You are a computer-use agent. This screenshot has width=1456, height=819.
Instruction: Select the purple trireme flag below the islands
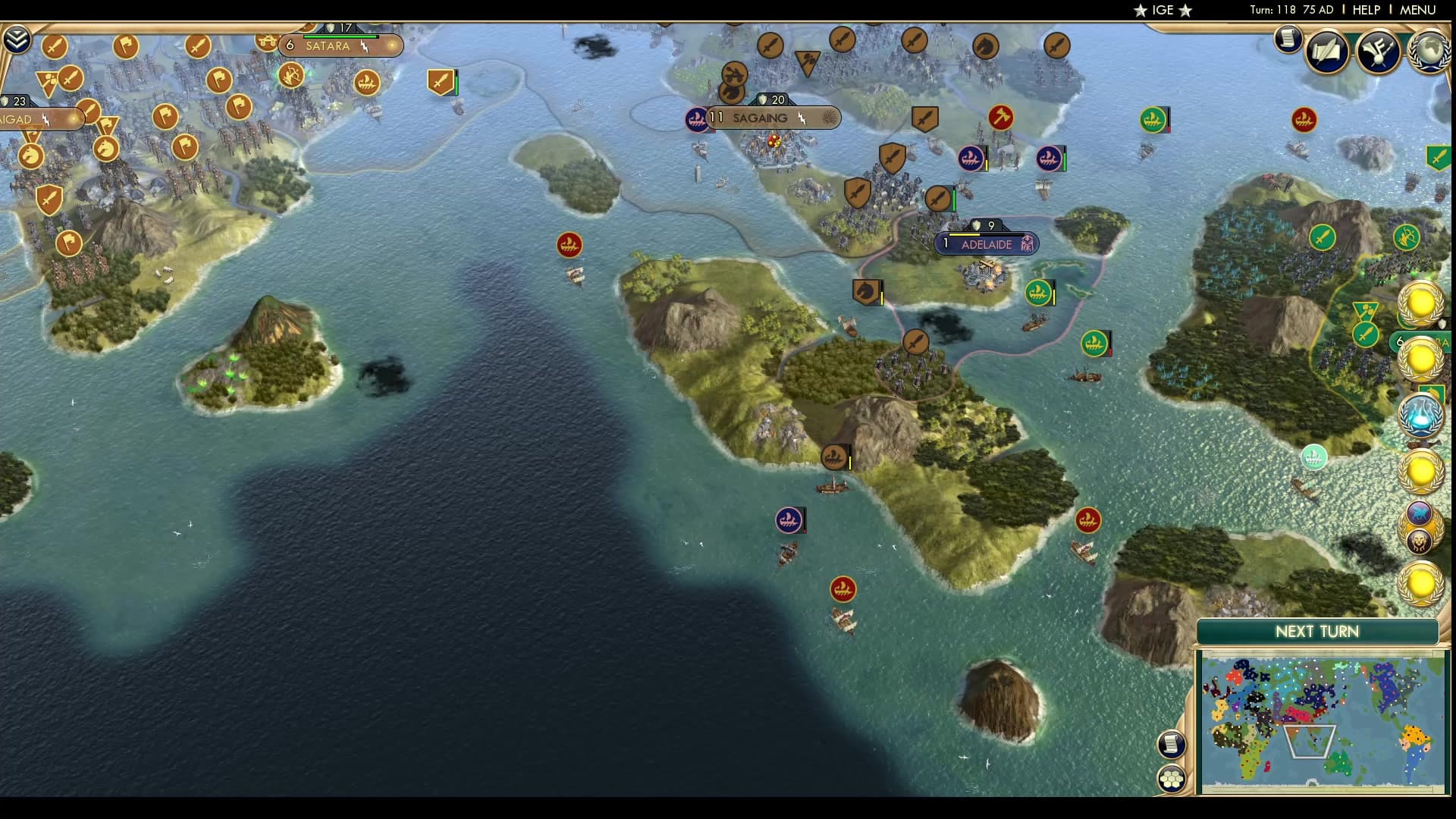point(789,520)
